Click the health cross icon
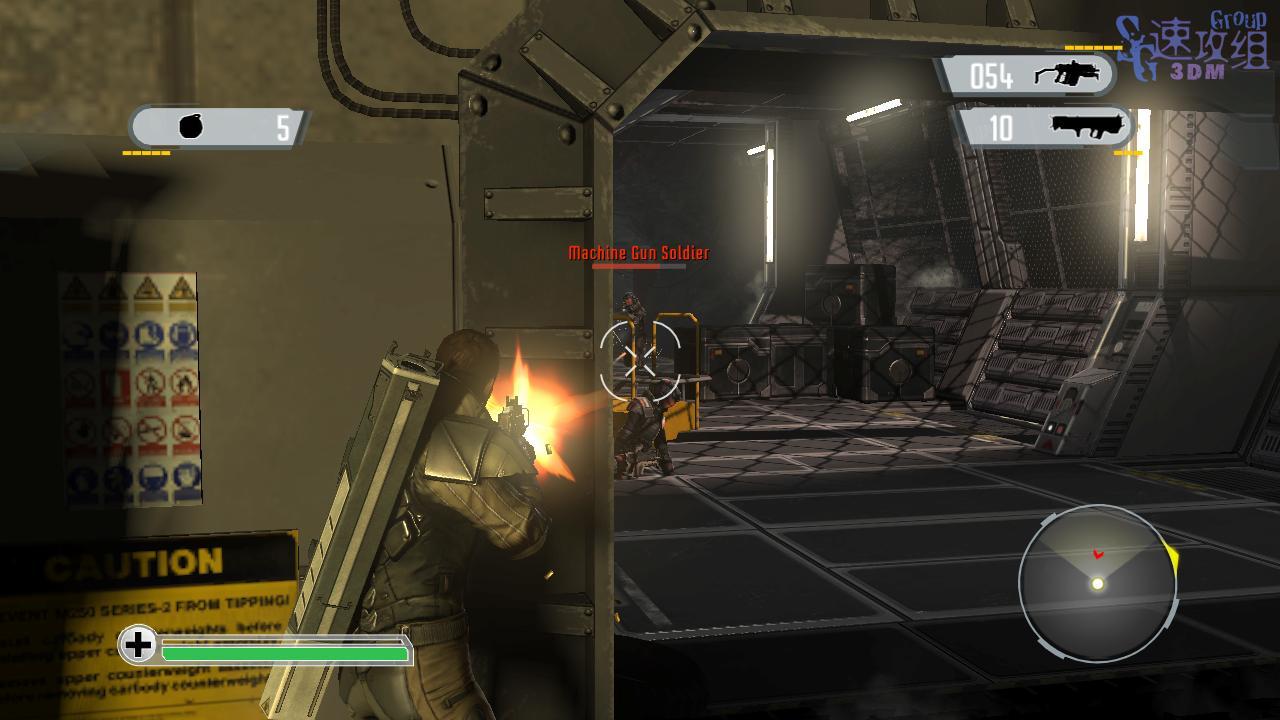The width and height of the screenshot is (1280, 720). 138,645
